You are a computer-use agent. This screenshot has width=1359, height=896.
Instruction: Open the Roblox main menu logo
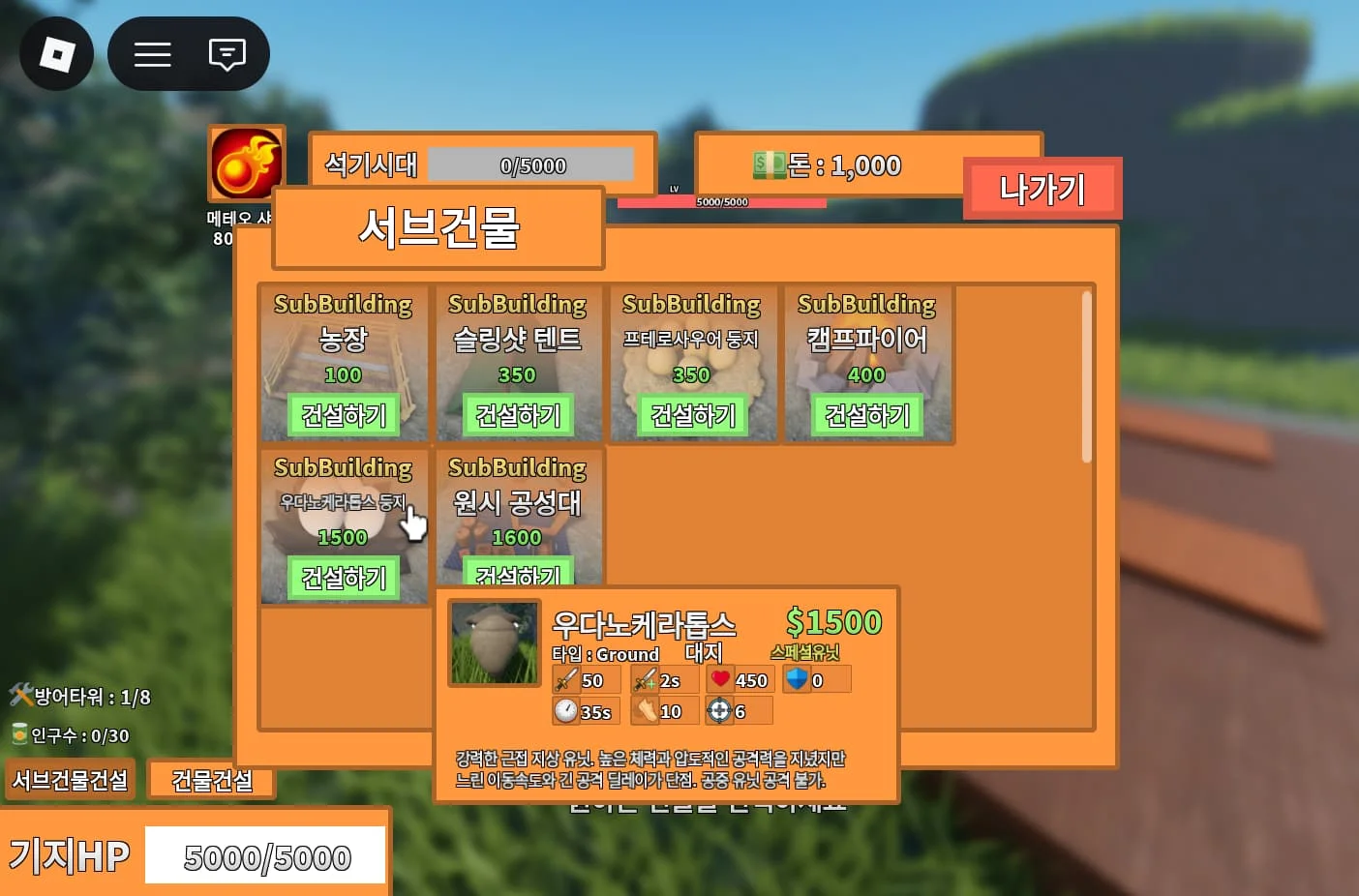click(56, 53)
